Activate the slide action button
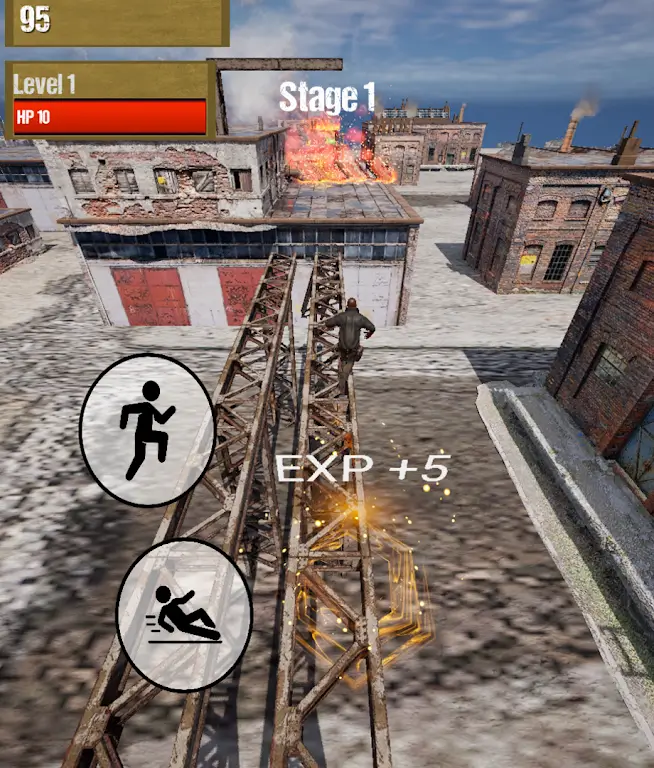Viewport: 654px width, 768px height. (184, 614)
